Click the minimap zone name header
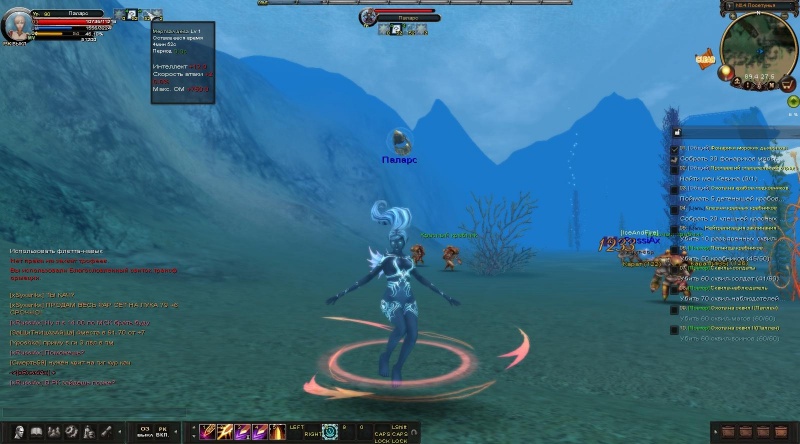 pyautogui.click(x=760, y=6)
